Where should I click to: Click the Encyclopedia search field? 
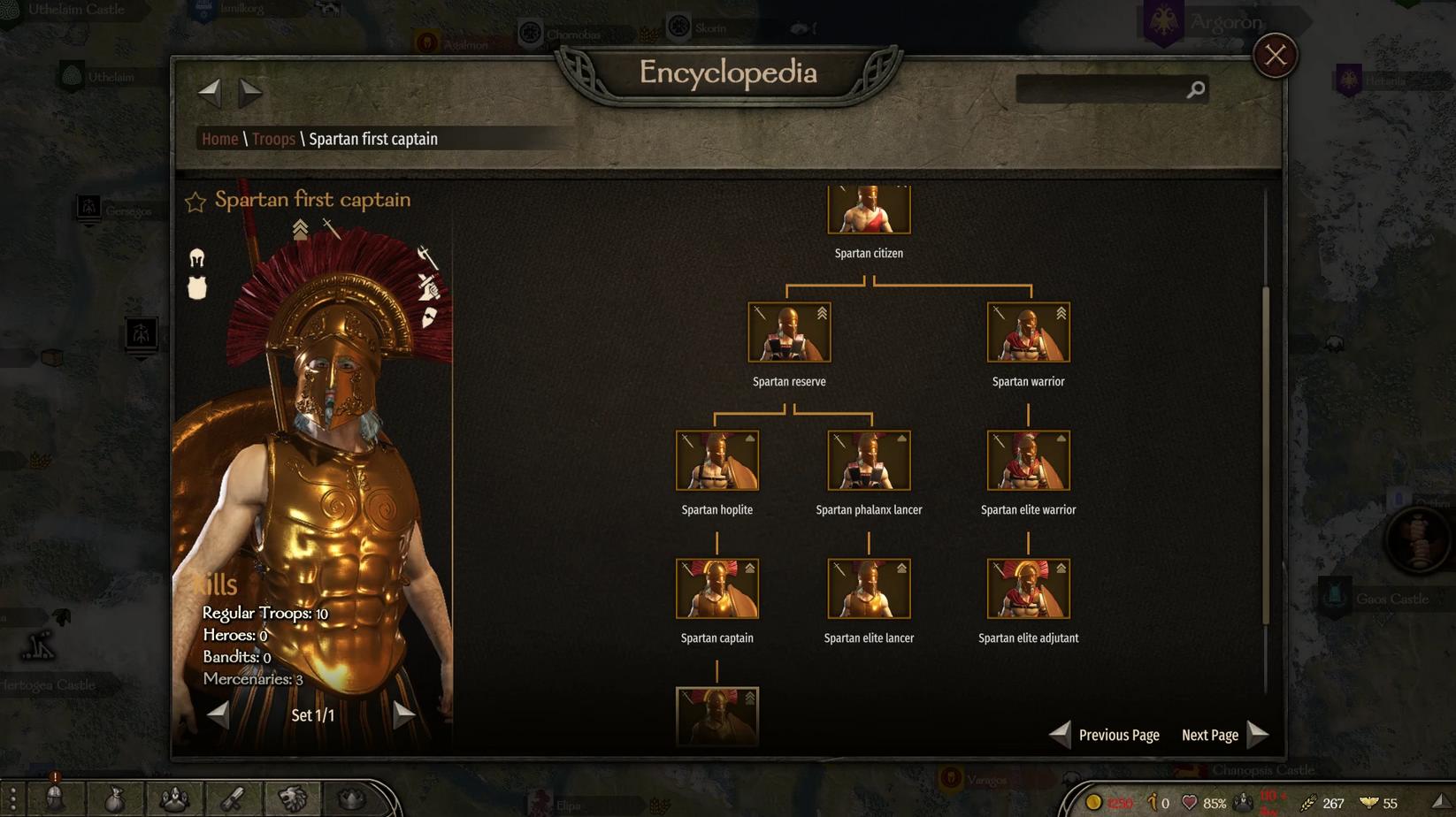pyautogui.click(x=1101, y=89)
